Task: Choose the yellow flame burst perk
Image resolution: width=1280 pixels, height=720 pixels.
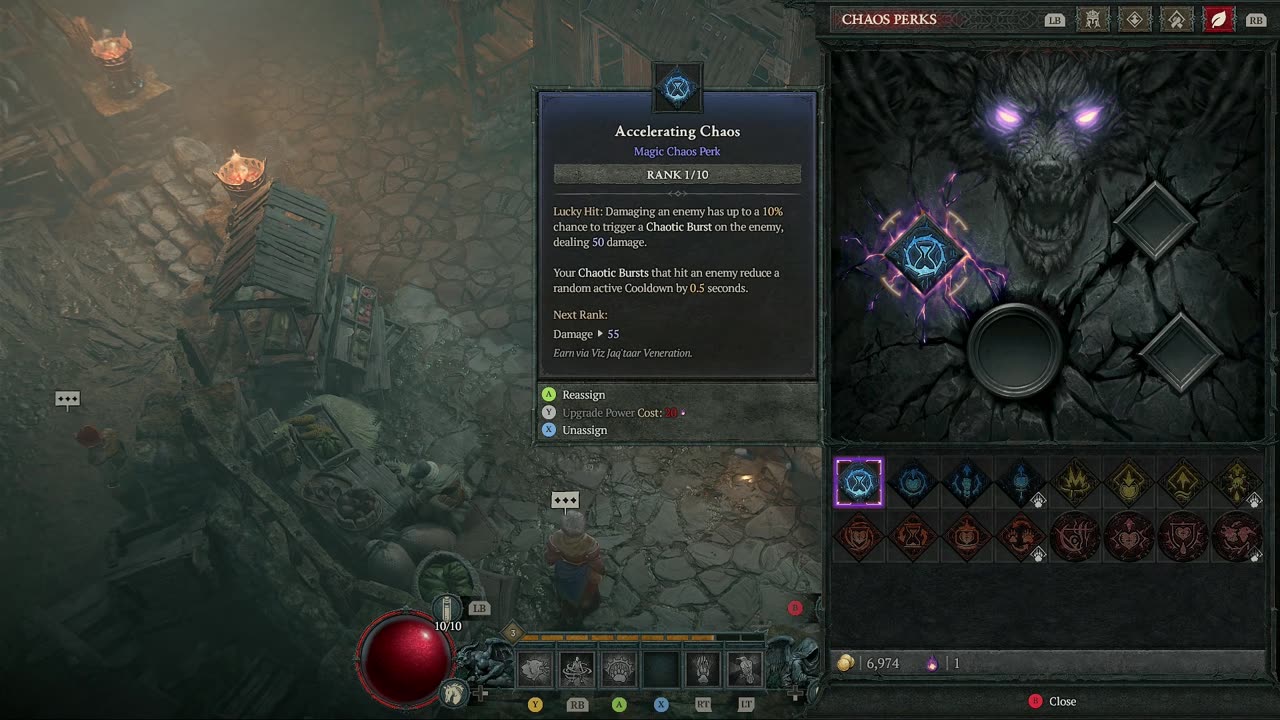Action: pyautogui.click(x=1075, y=483)
